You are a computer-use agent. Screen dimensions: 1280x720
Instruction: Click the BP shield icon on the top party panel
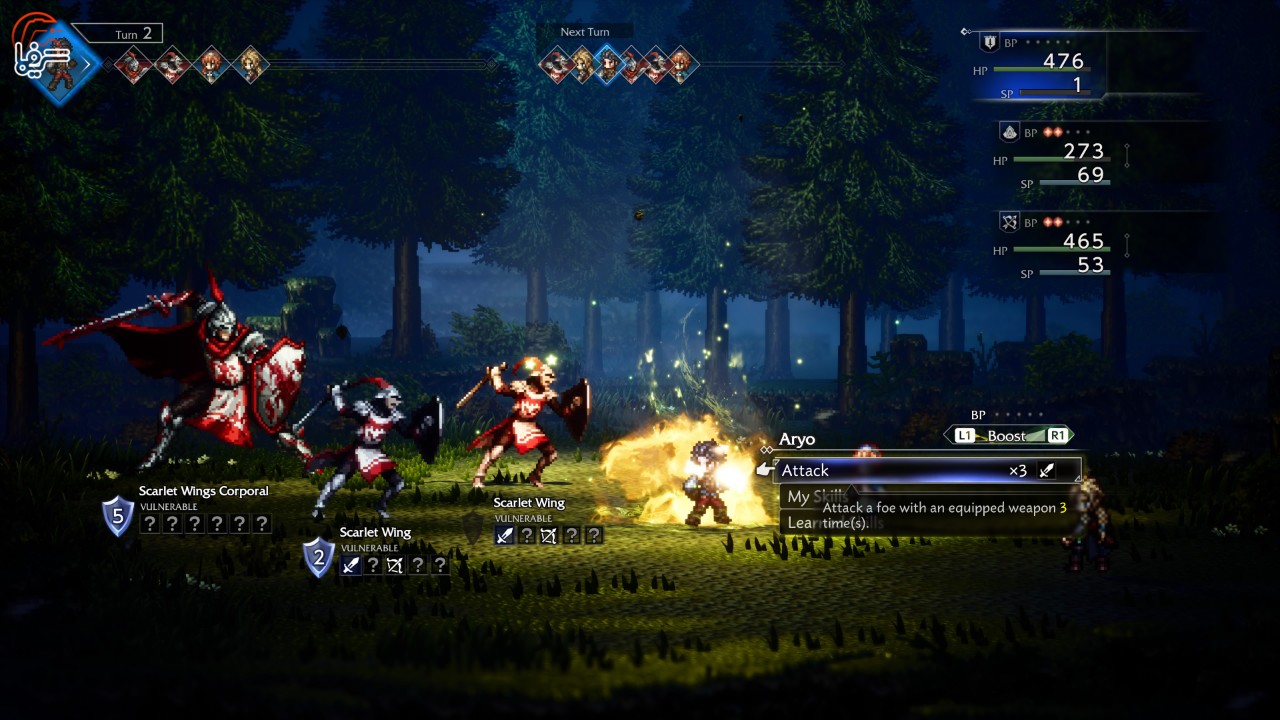(988, 40)
